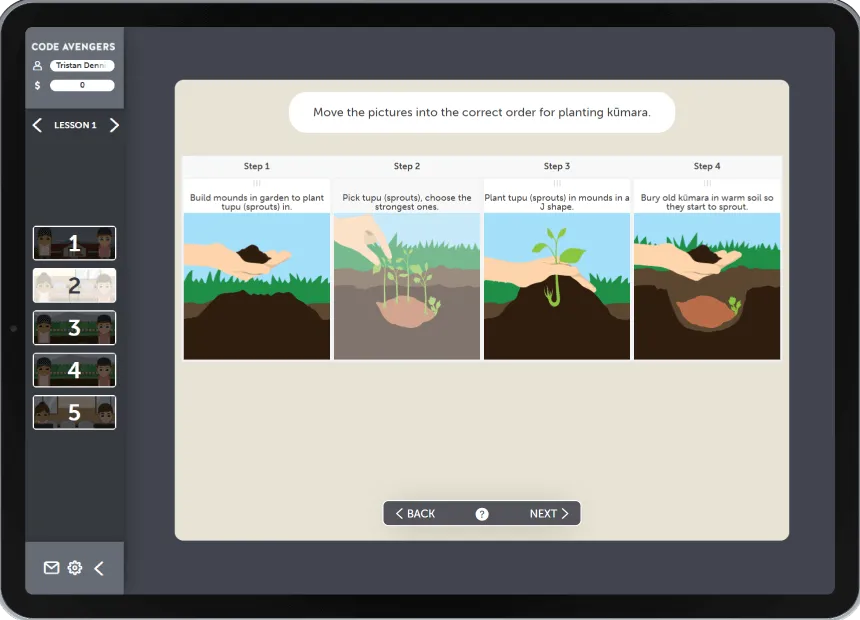Advance to the next lesson arrow

pyautogui.click(x=114, y=125)
